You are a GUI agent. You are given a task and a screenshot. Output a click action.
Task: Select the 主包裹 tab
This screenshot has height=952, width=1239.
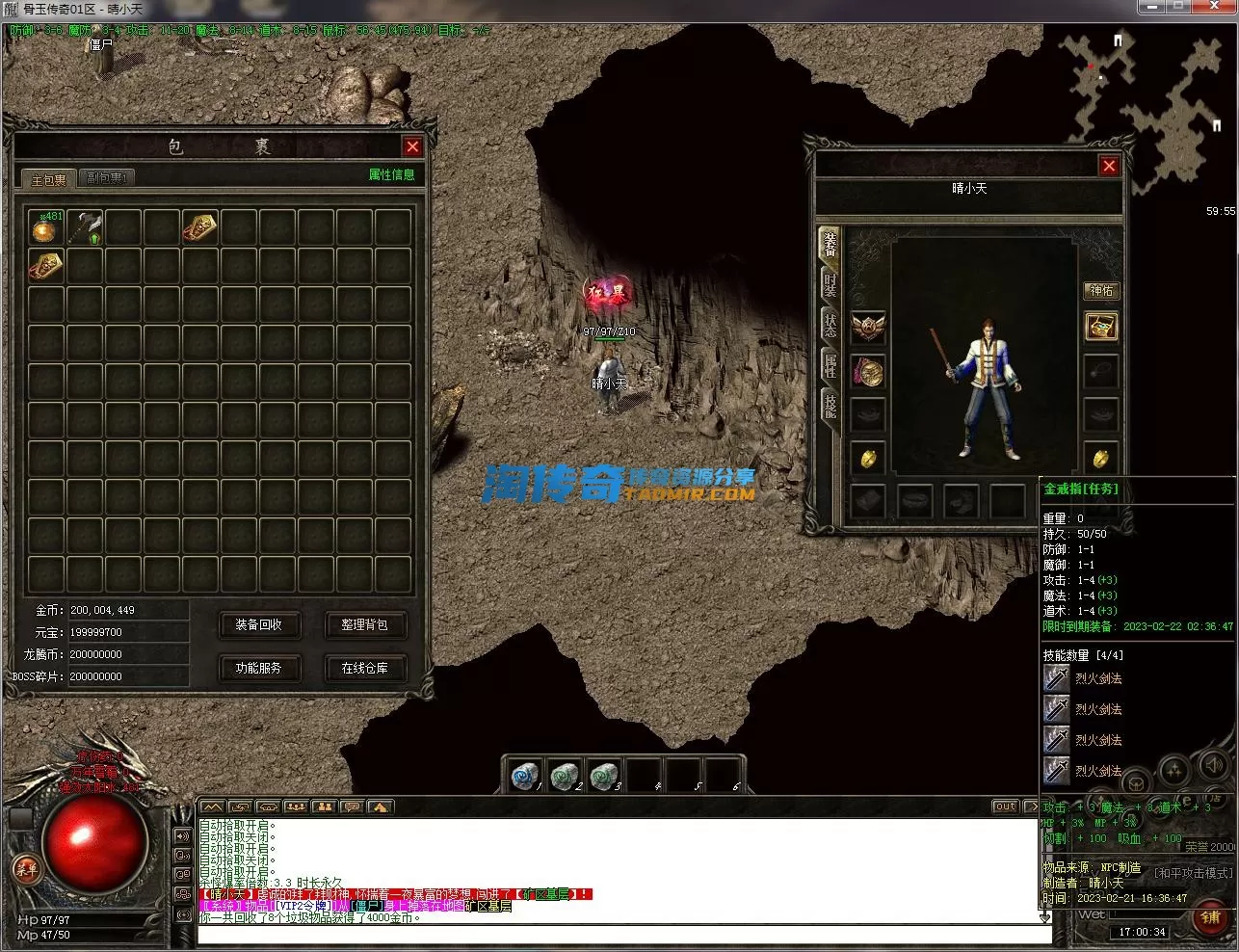point(48,179)
